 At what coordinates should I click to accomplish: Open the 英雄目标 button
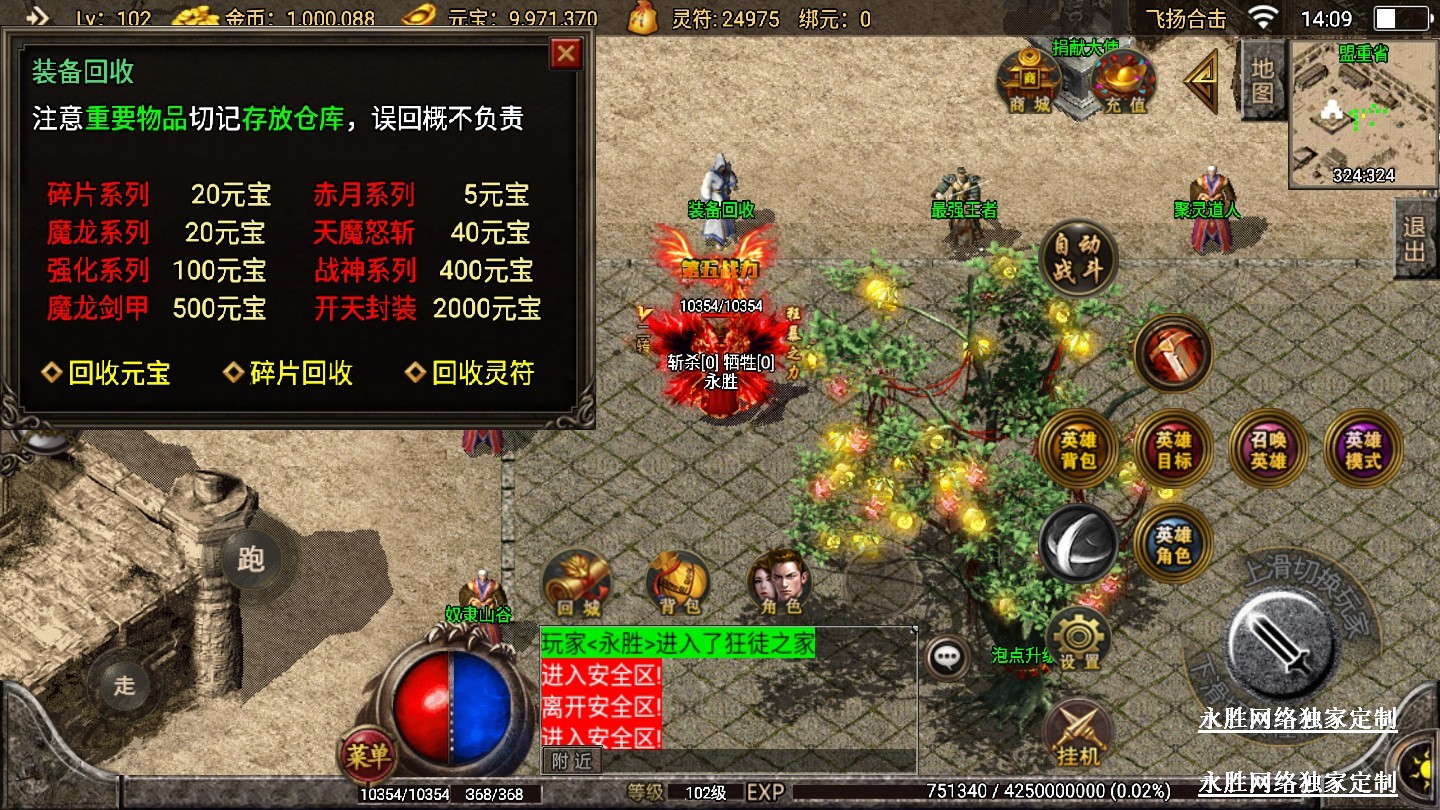tap(1173, 450)
